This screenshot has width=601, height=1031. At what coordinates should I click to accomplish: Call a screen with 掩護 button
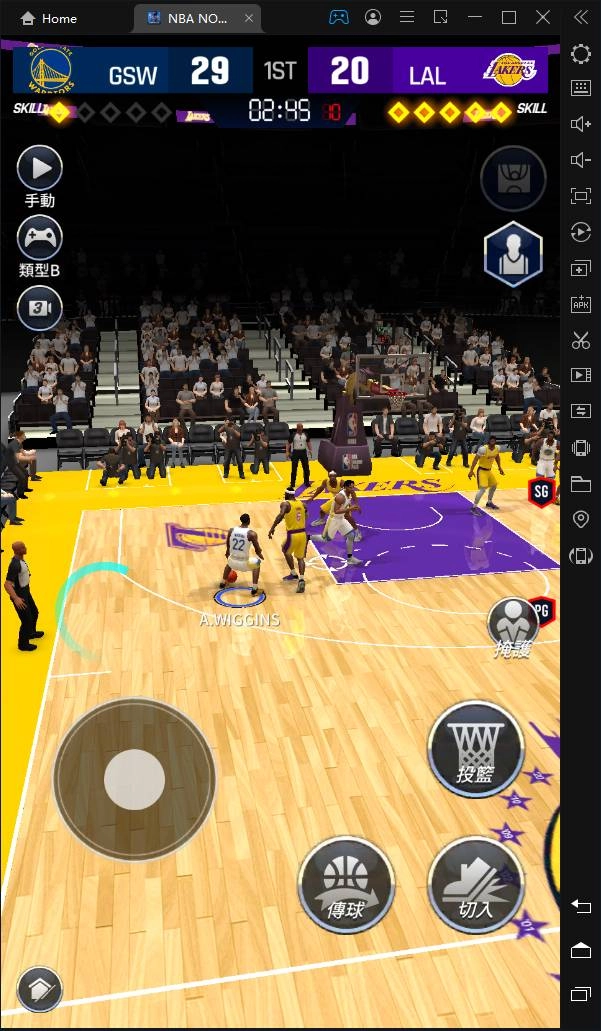512,625
